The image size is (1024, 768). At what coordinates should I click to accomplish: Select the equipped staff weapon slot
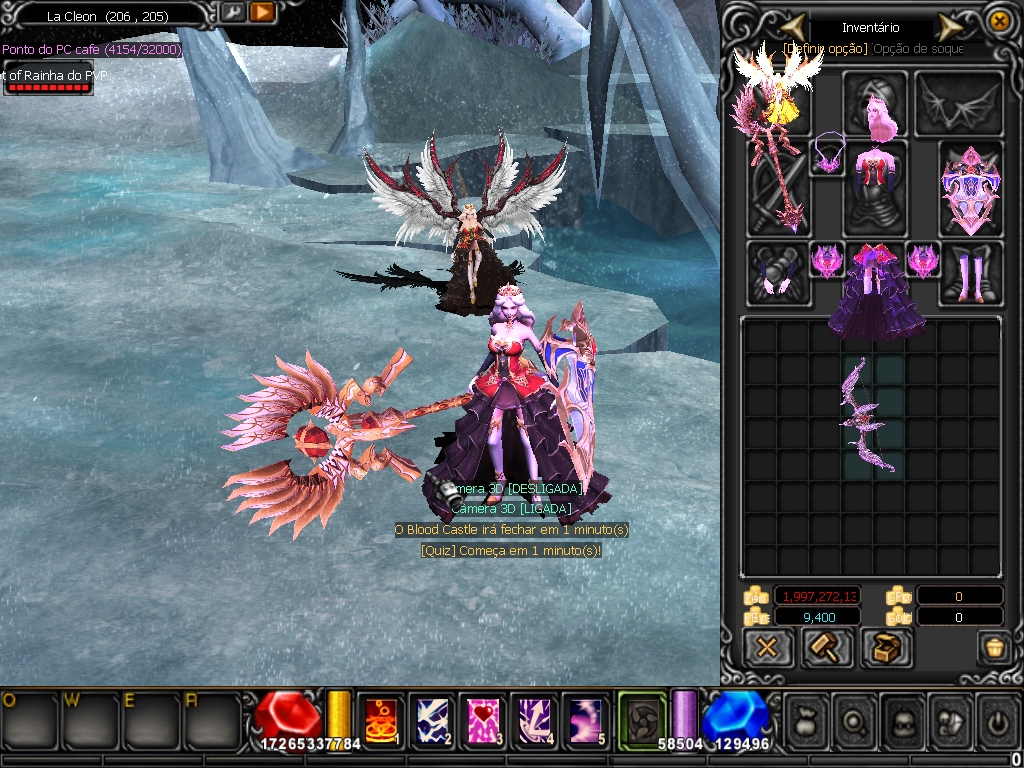click(780, 189)
